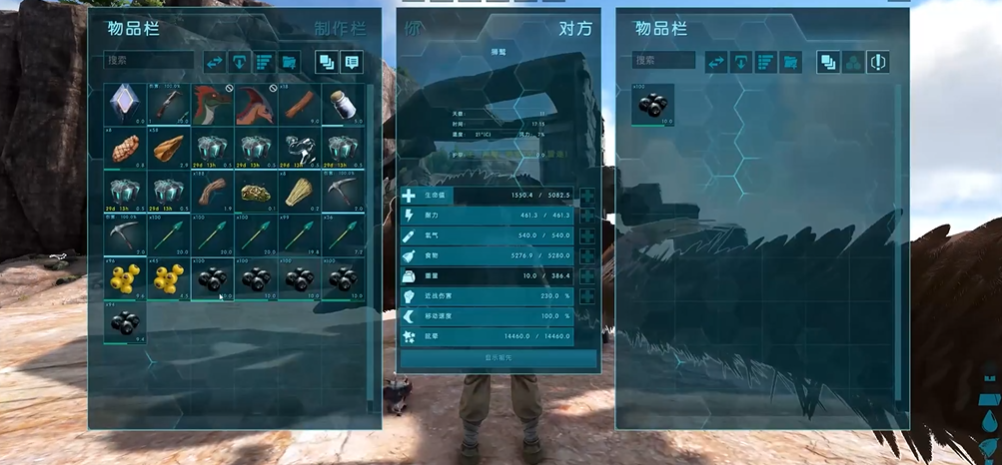Select the thatch bundle slot
Image resolution: width=1002 pixels, height=465 pixels.
click(x=298, y=192)
